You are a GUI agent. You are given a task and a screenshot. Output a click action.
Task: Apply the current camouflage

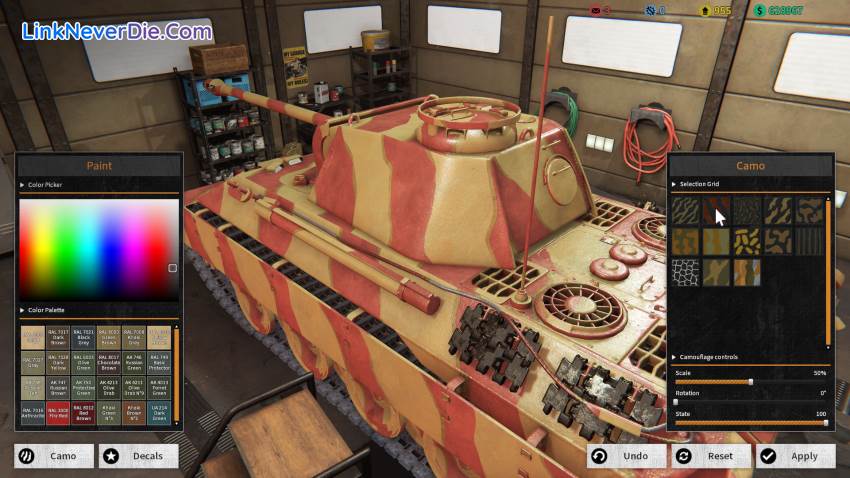coord(795,456)
